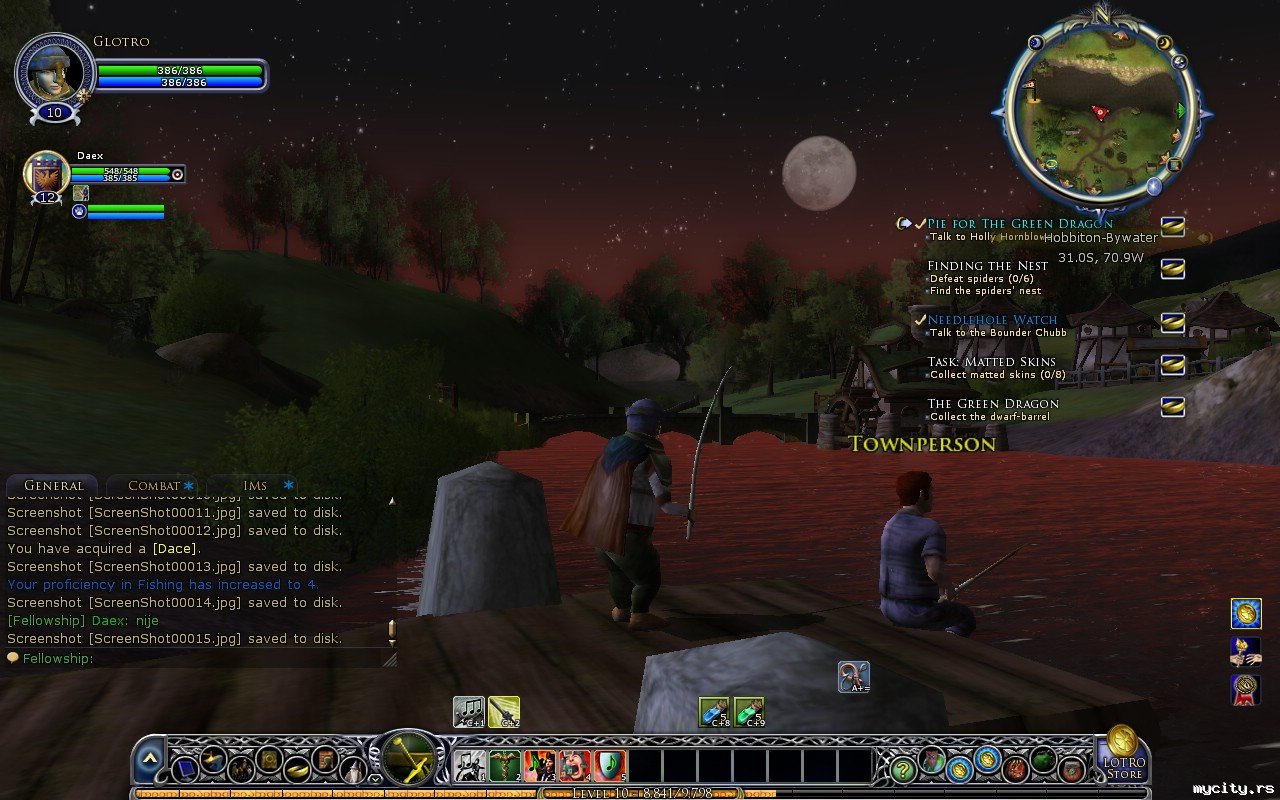Use the blue potion quickslot
This screenshot has width=1280, height=800.
click(714, 712)
